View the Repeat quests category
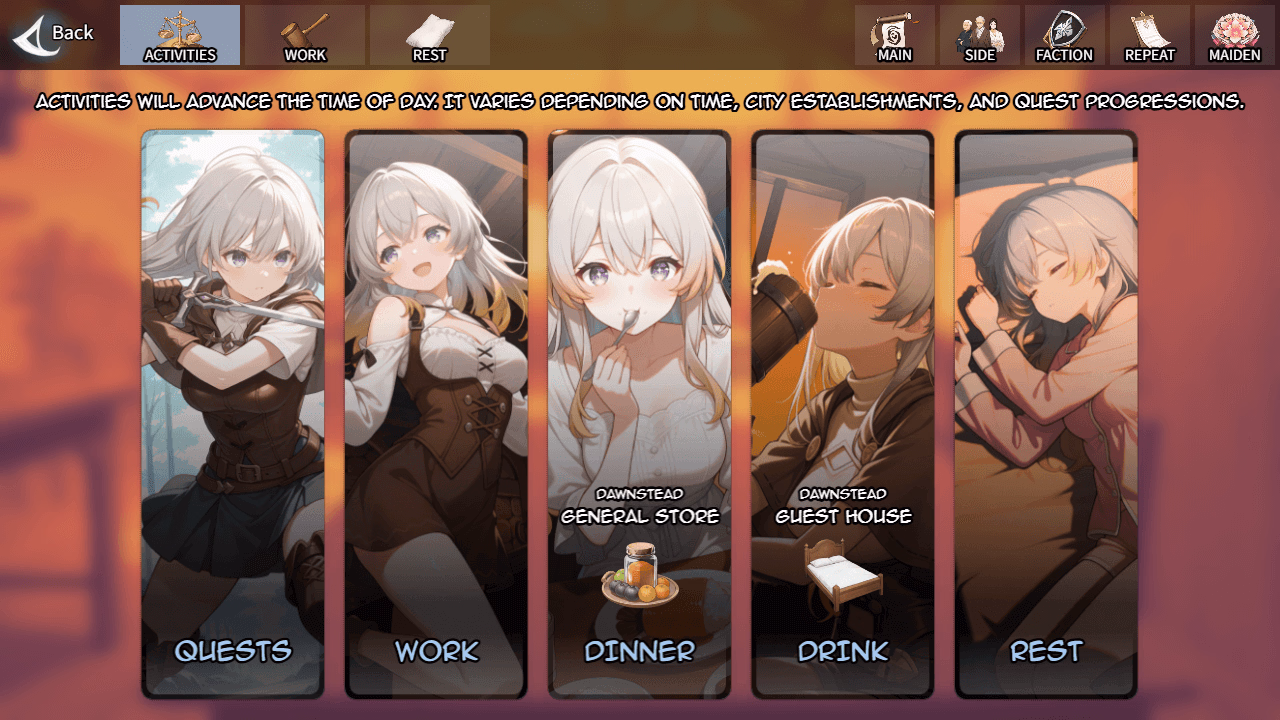The height and width of the screenshot is (720, 1280). coord(1149,36)
